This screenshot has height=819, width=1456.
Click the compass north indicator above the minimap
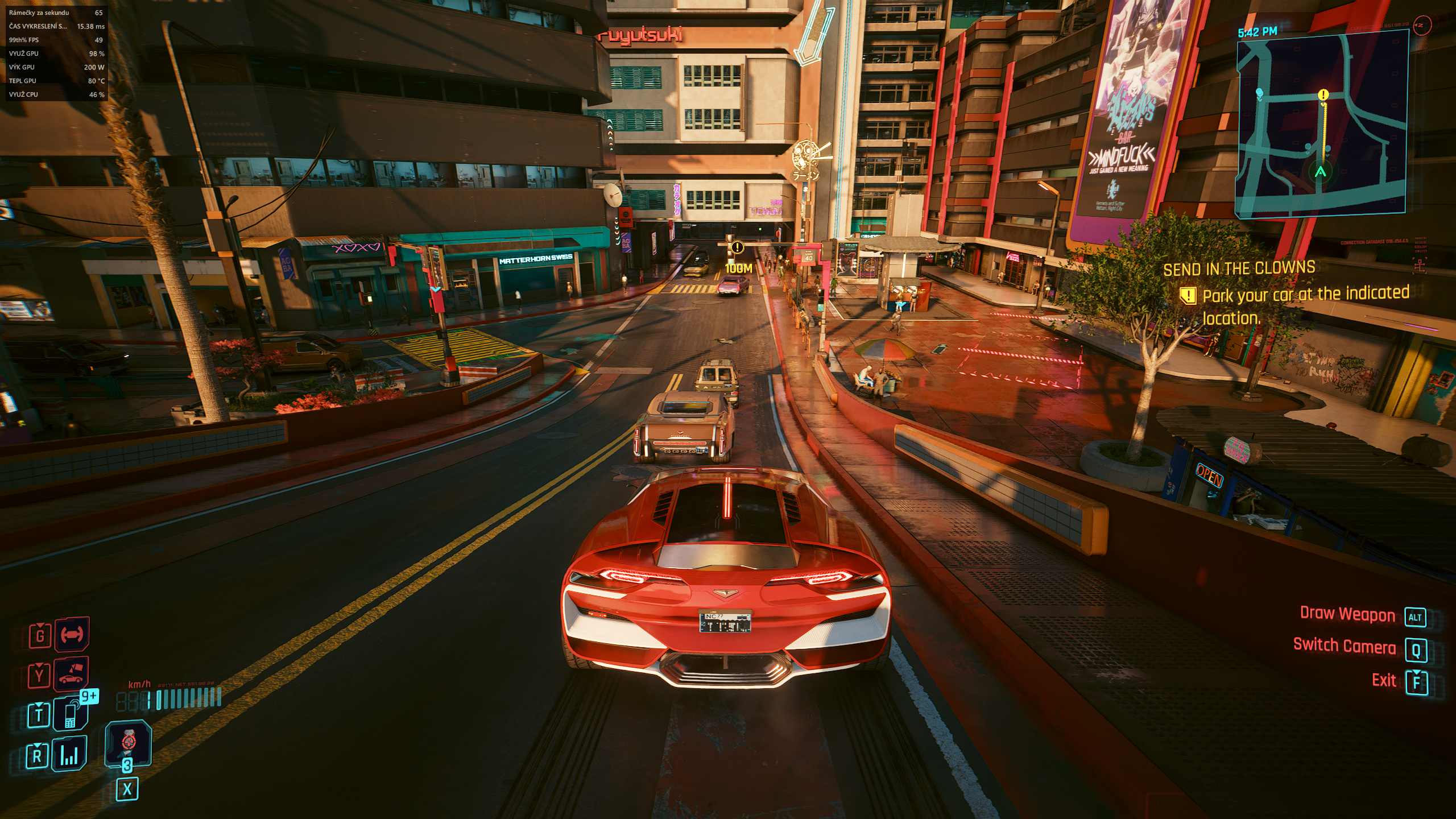click(1421, 25)
